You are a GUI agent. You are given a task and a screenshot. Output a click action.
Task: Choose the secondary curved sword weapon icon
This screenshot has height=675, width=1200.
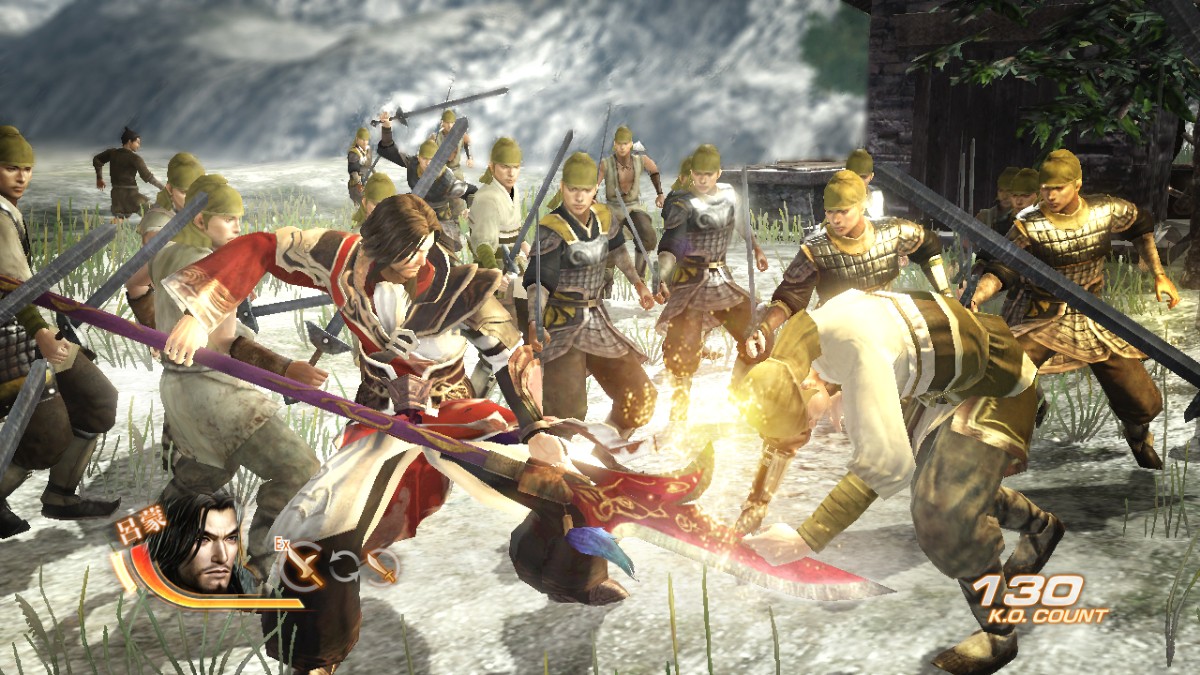point(381,566)
